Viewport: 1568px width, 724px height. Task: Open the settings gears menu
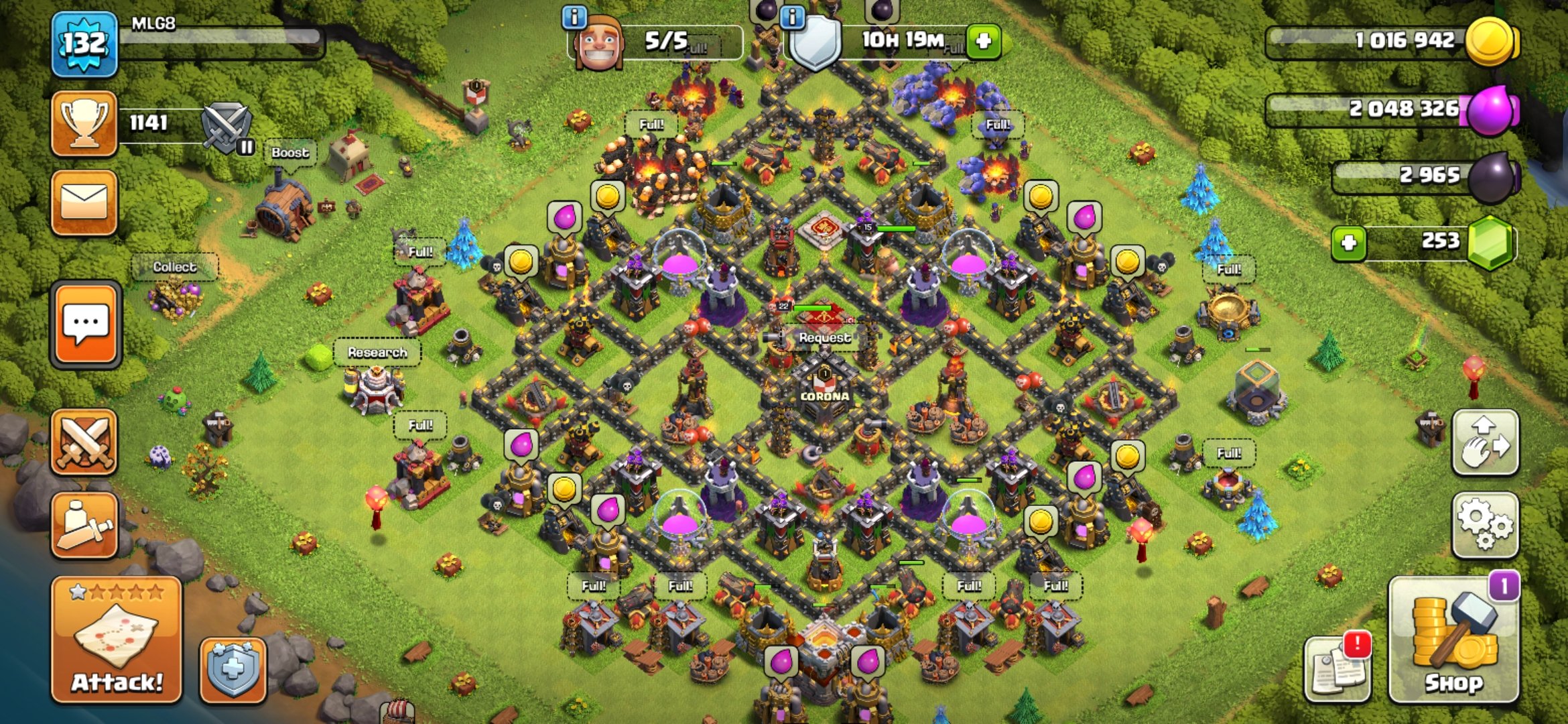point(1484,525)
